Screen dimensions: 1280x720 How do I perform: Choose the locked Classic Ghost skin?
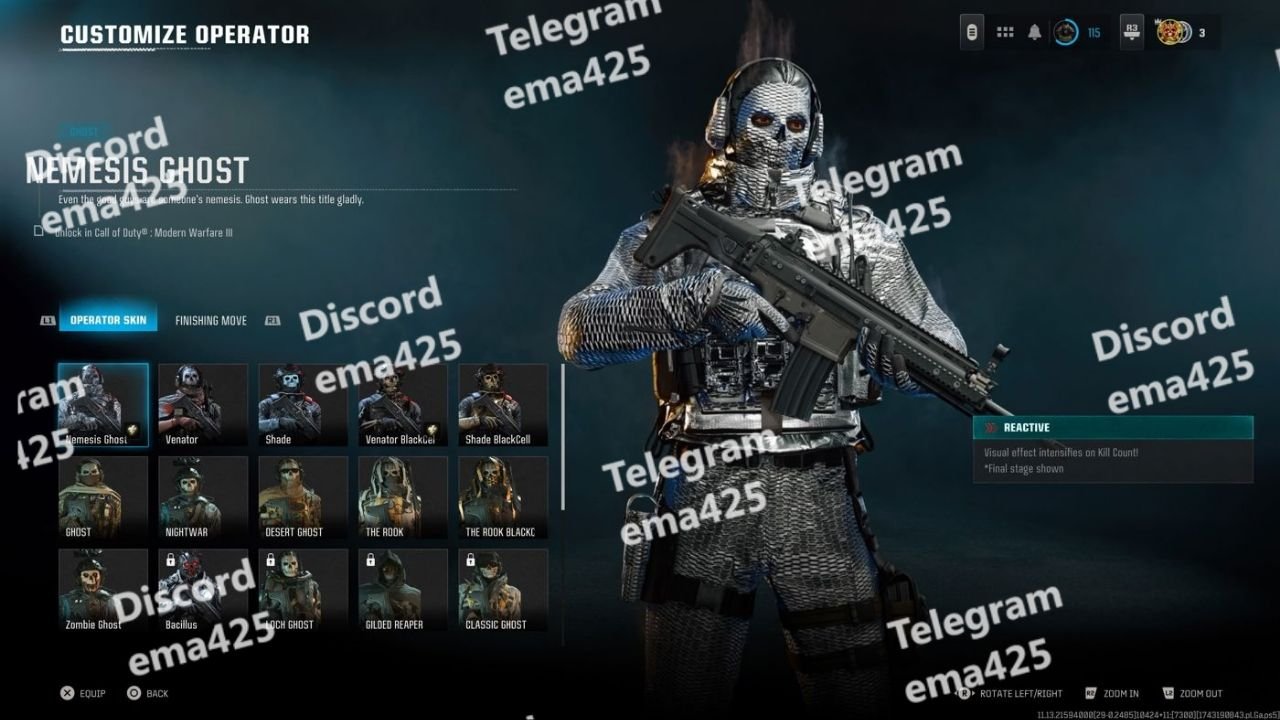[x=503, y=590]
